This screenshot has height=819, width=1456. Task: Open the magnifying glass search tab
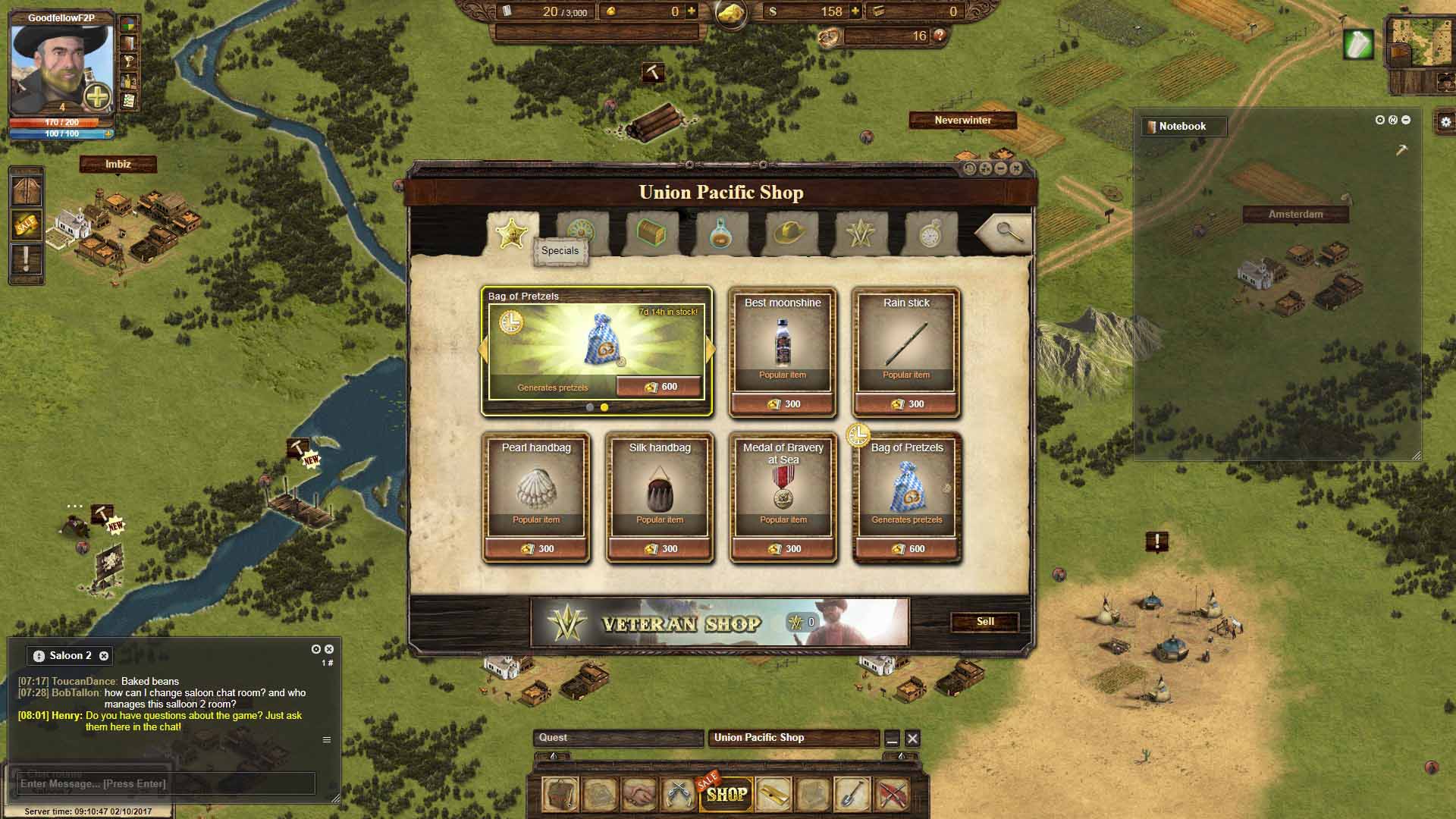(1009, 233)
